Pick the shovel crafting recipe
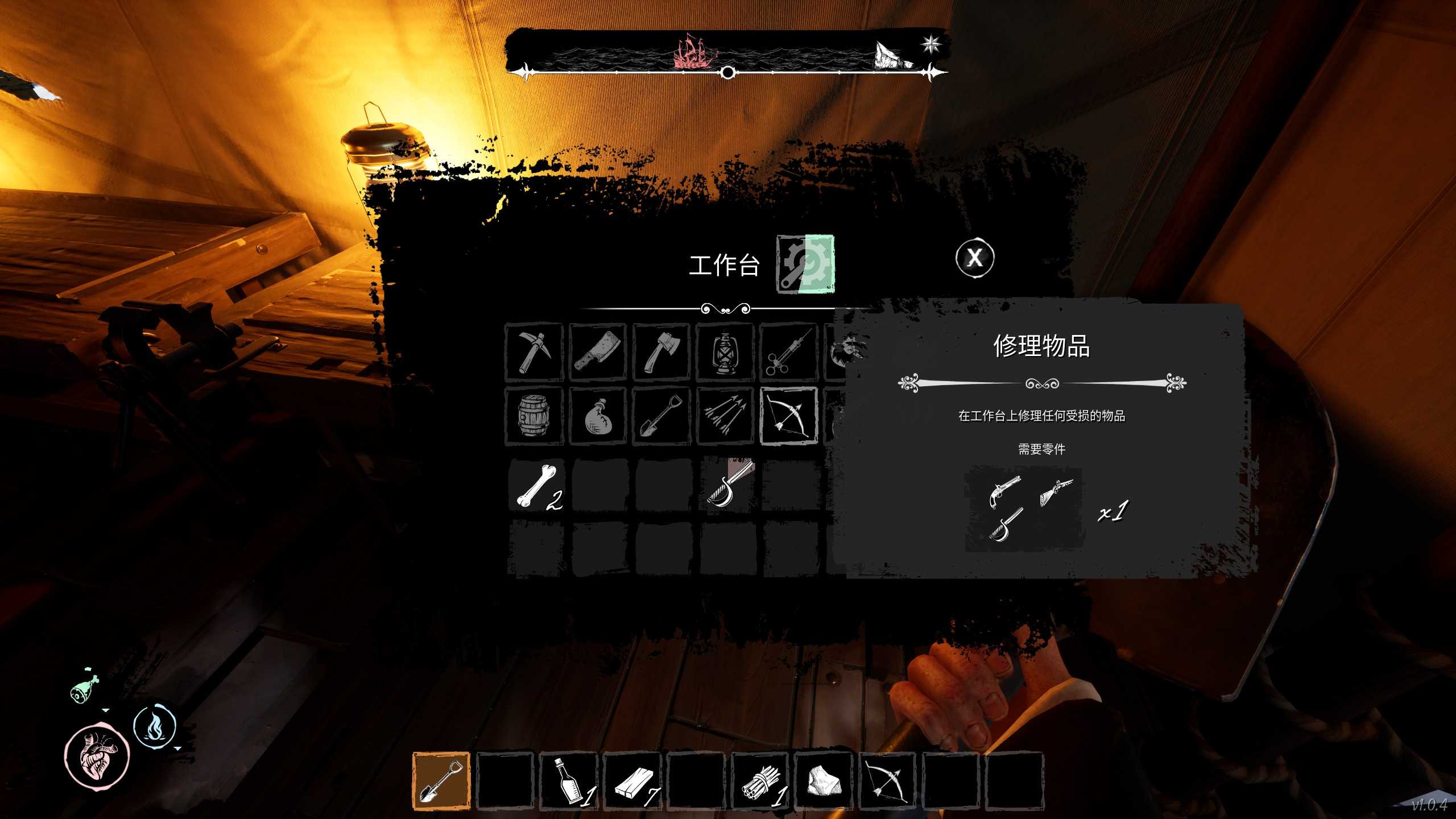Viewport: 1456px width, 819px height. tap(661, 416)
